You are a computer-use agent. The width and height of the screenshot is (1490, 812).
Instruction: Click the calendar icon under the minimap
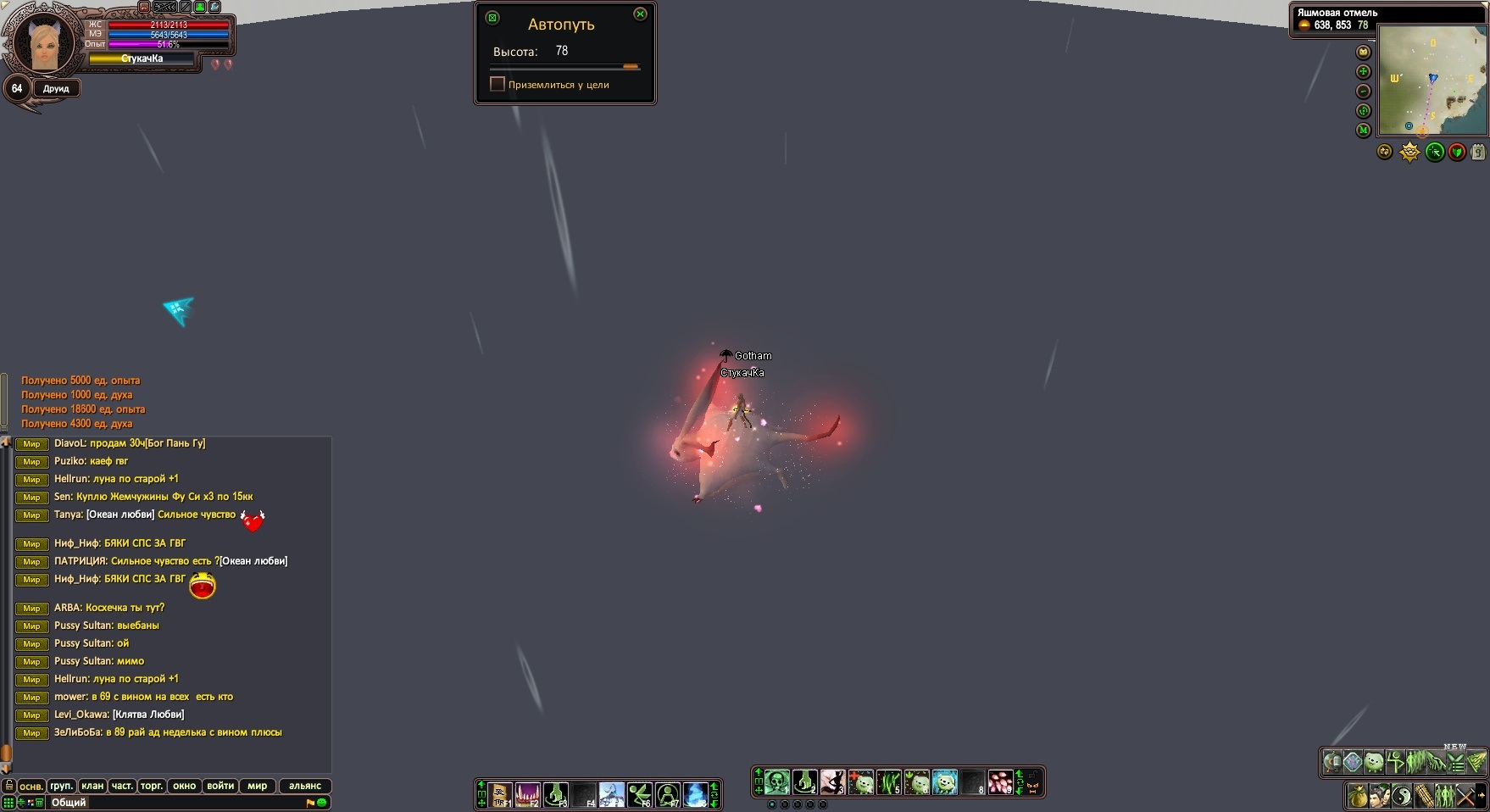[x=1477, y=153]
